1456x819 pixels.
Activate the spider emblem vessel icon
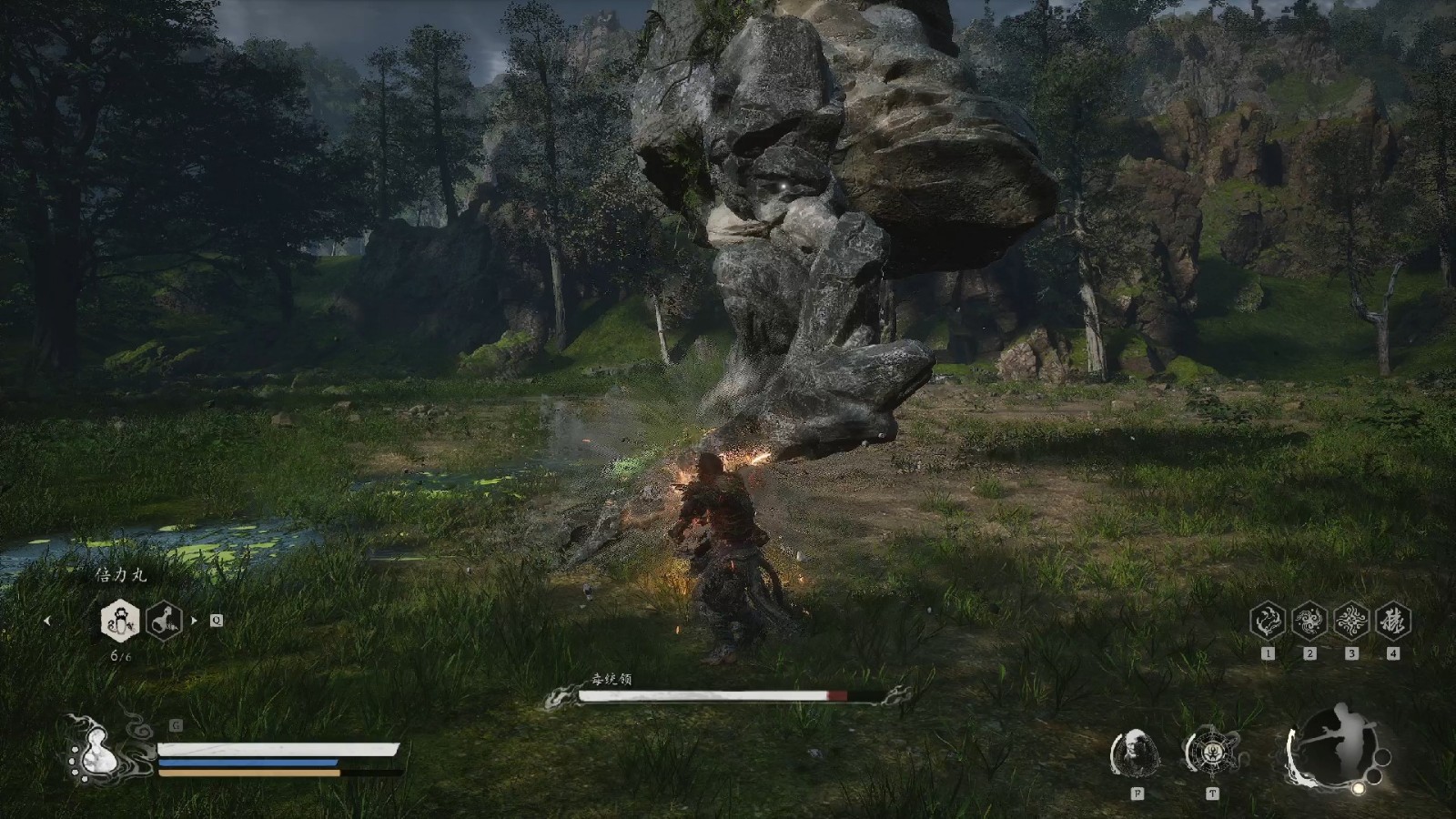tap(1211, 753)
